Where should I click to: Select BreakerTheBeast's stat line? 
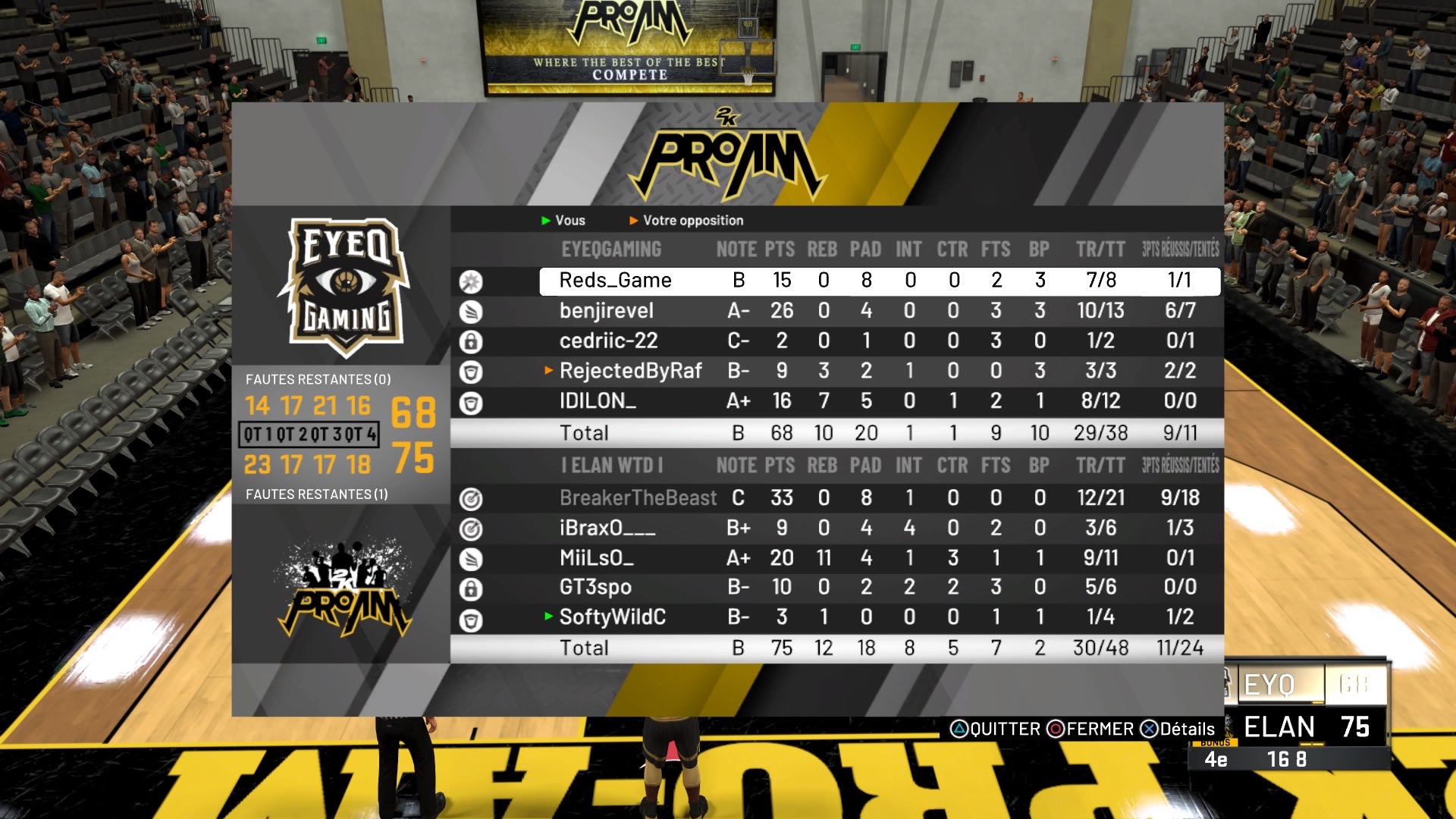pyautogui.click(x=638, y=498)
